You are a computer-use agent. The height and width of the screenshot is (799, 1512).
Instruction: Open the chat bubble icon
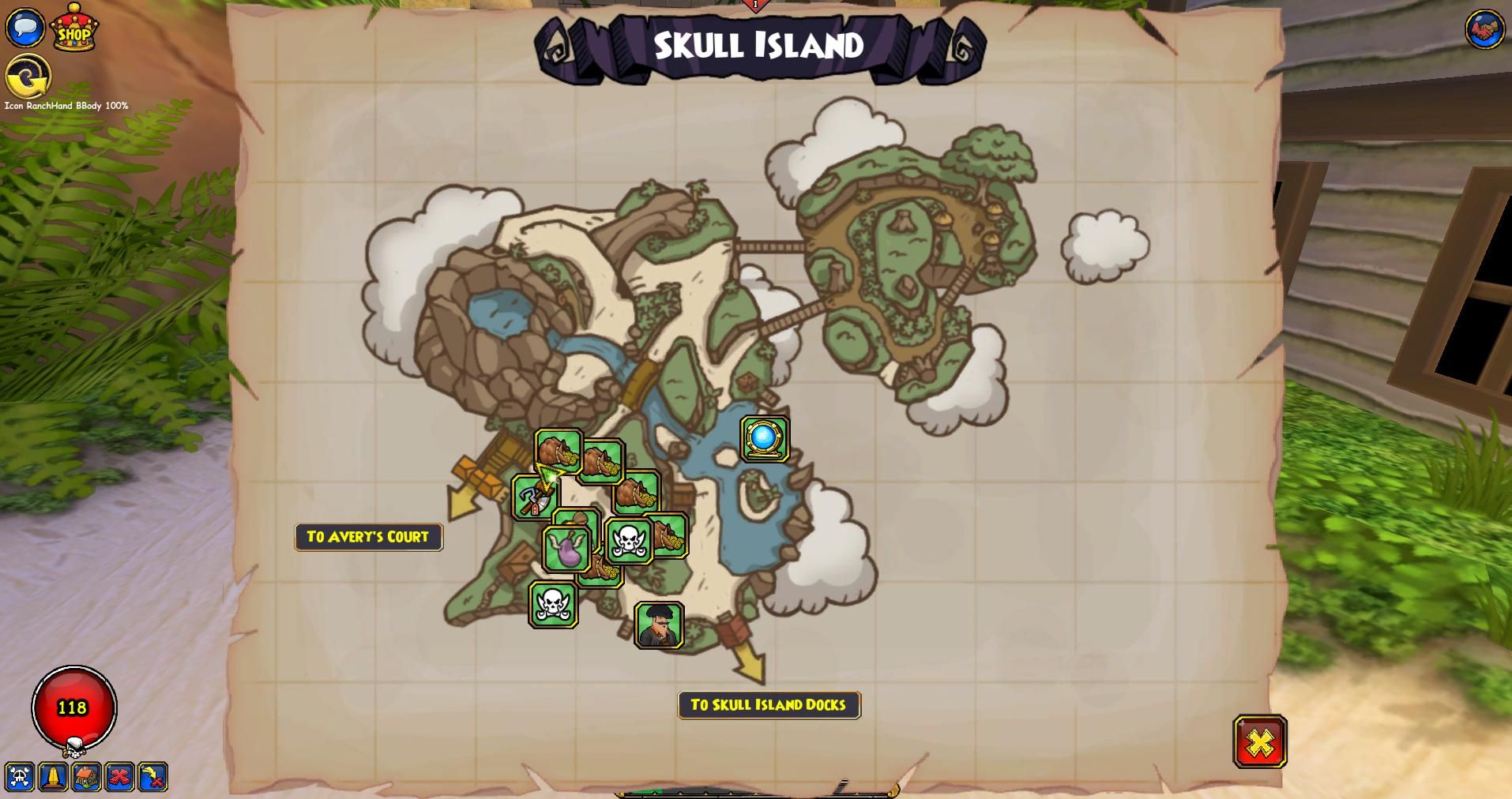coord(25,26)
